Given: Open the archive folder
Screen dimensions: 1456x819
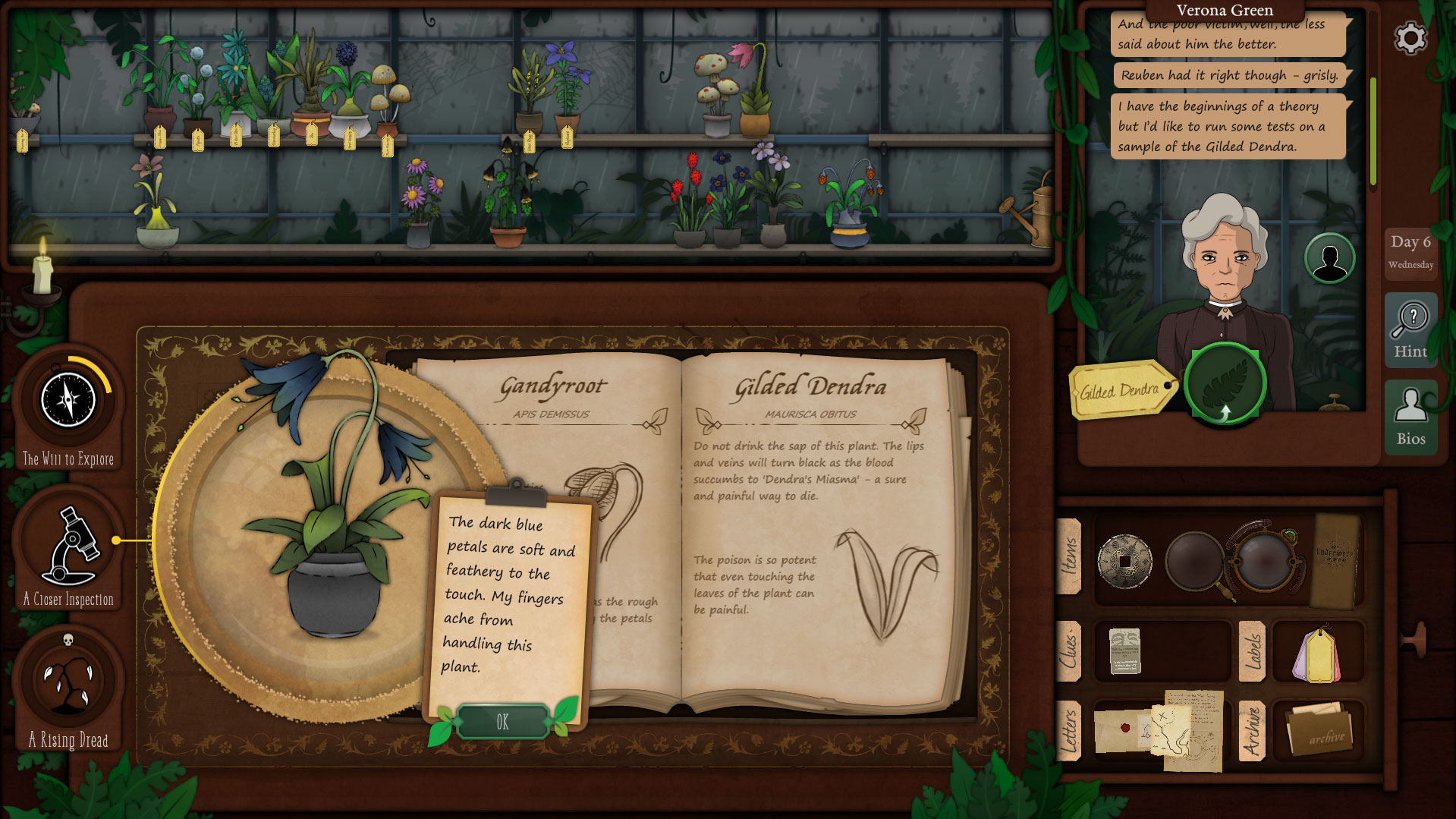Looking at the screenshot, I should [1319, 730].
